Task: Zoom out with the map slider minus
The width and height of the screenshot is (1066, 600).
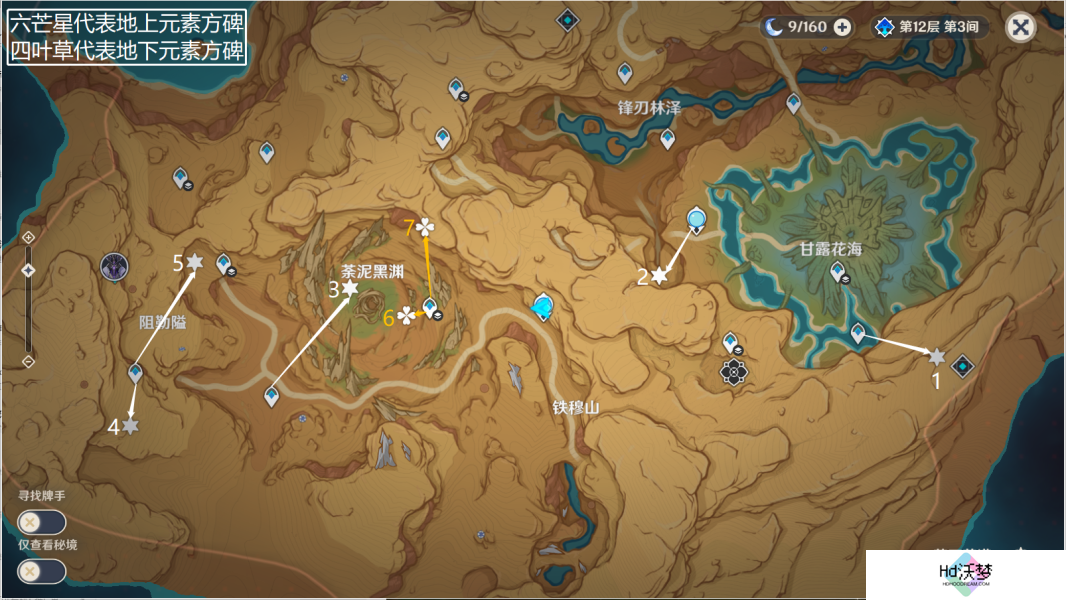Action: point(28,361)
